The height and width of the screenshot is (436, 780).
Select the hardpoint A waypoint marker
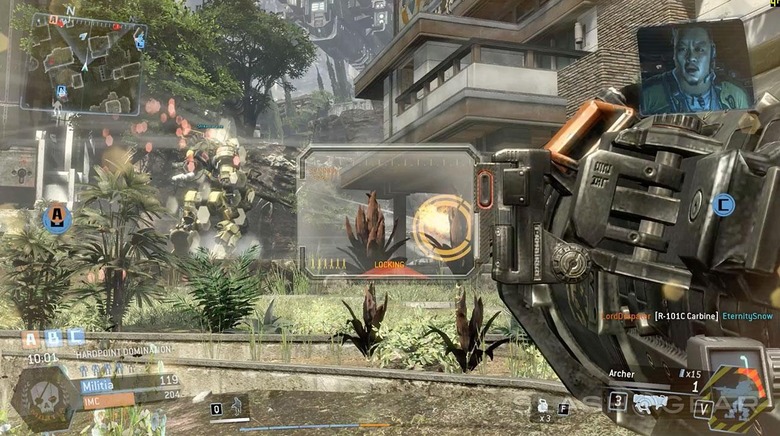(58, 216)
